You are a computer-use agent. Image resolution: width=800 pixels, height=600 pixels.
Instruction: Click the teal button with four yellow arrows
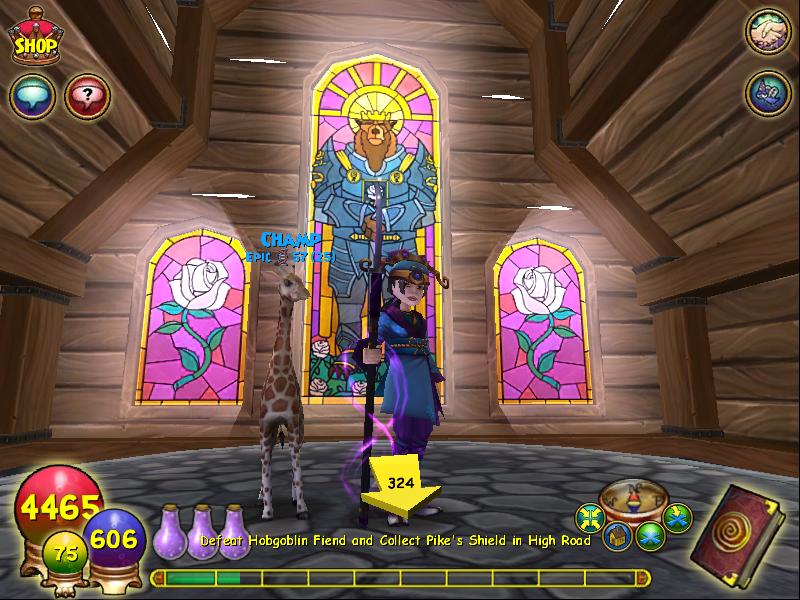click(x=589, y=518)
